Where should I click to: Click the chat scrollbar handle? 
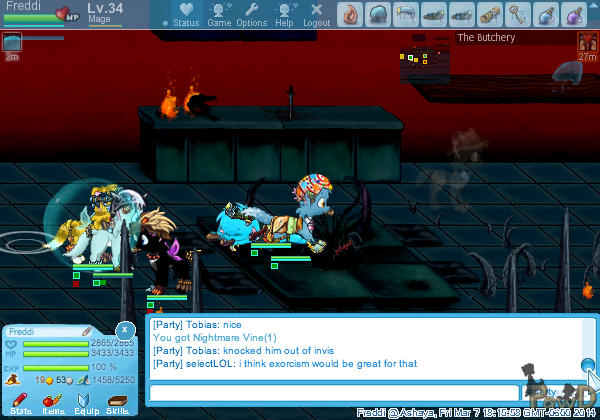[588, 366]
